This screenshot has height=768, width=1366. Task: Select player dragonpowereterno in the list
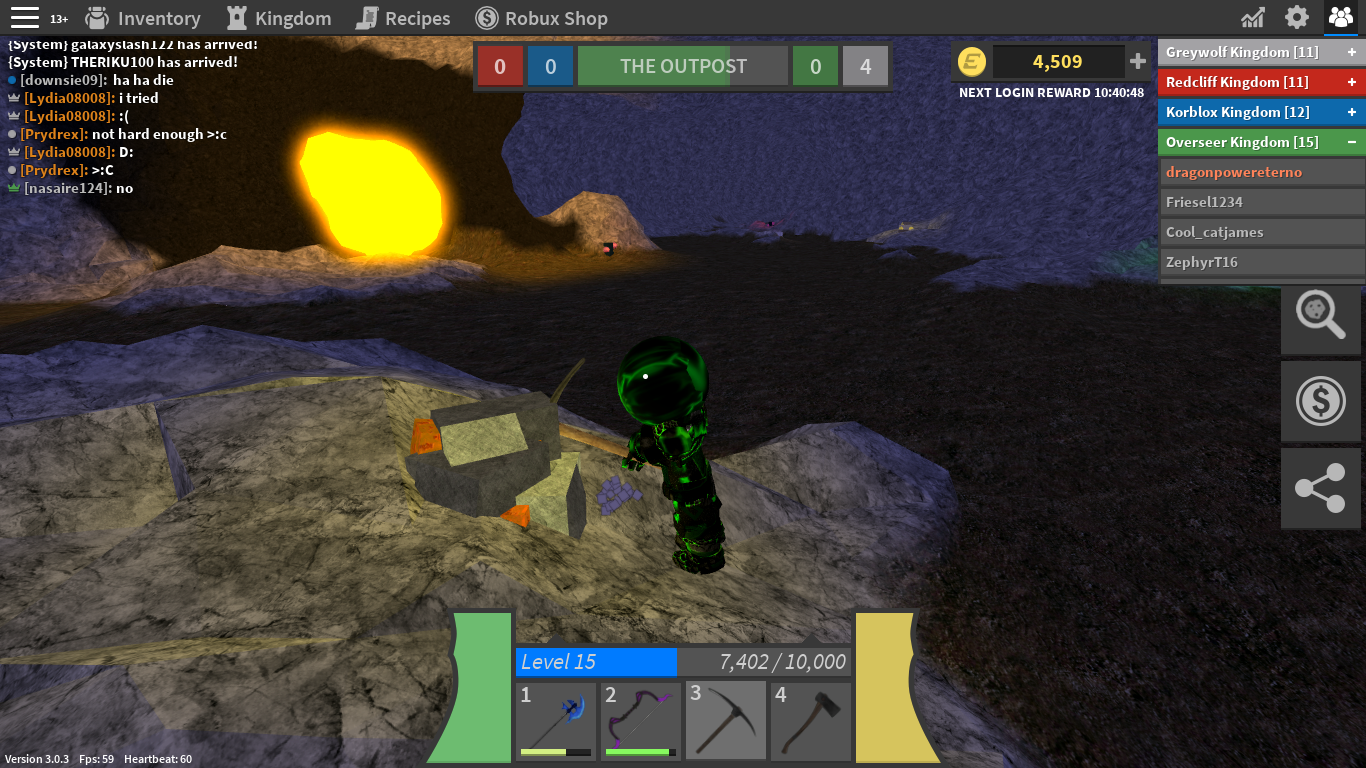pyautogui.click(x=1262, y=172)
